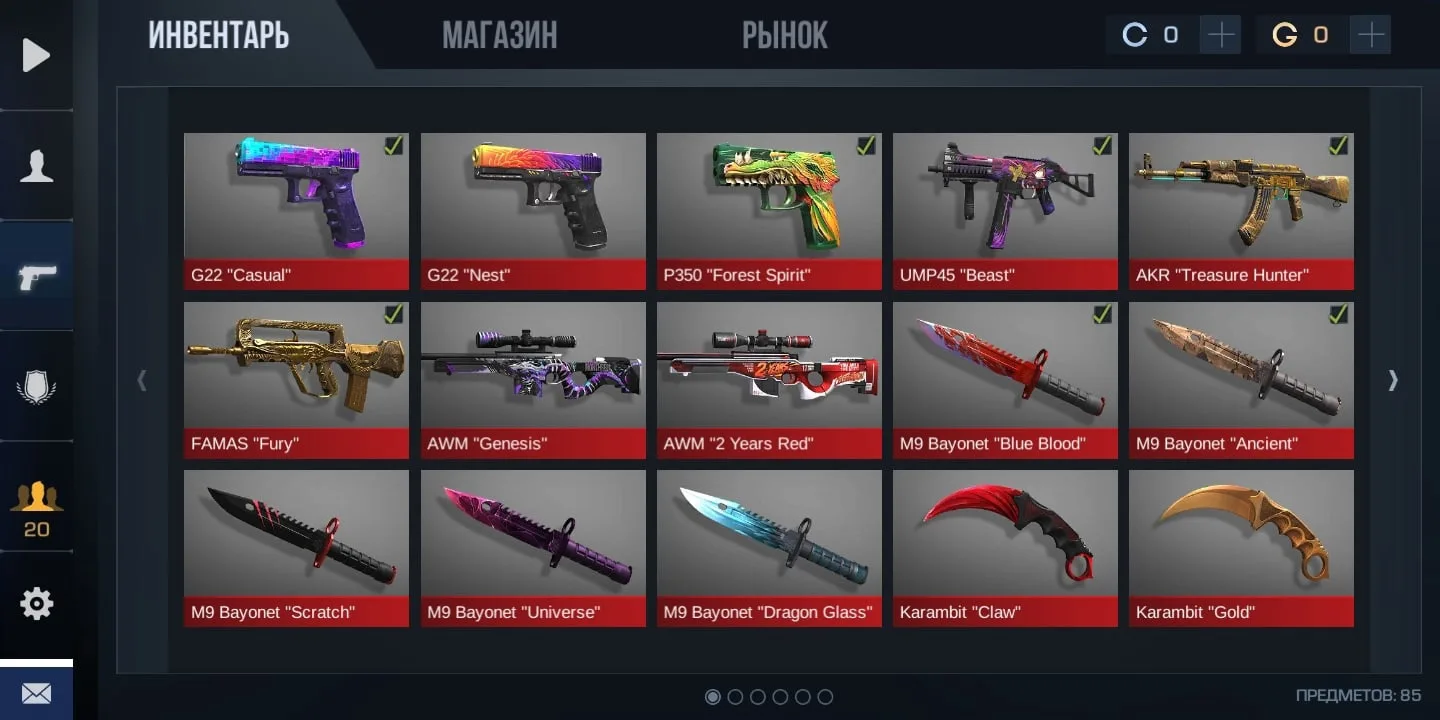Screen dimensions: 1440x720
Task: Select the Инвентарь tab
Action: coord(219,36)
